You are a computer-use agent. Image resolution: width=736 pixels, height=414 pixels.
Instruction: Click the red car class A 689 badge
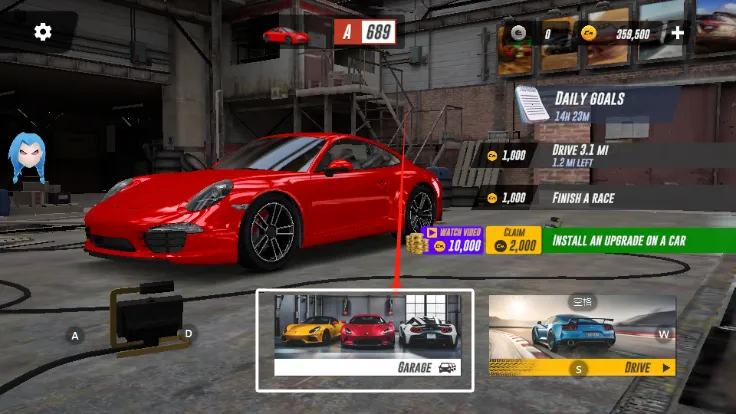(365, 33)
